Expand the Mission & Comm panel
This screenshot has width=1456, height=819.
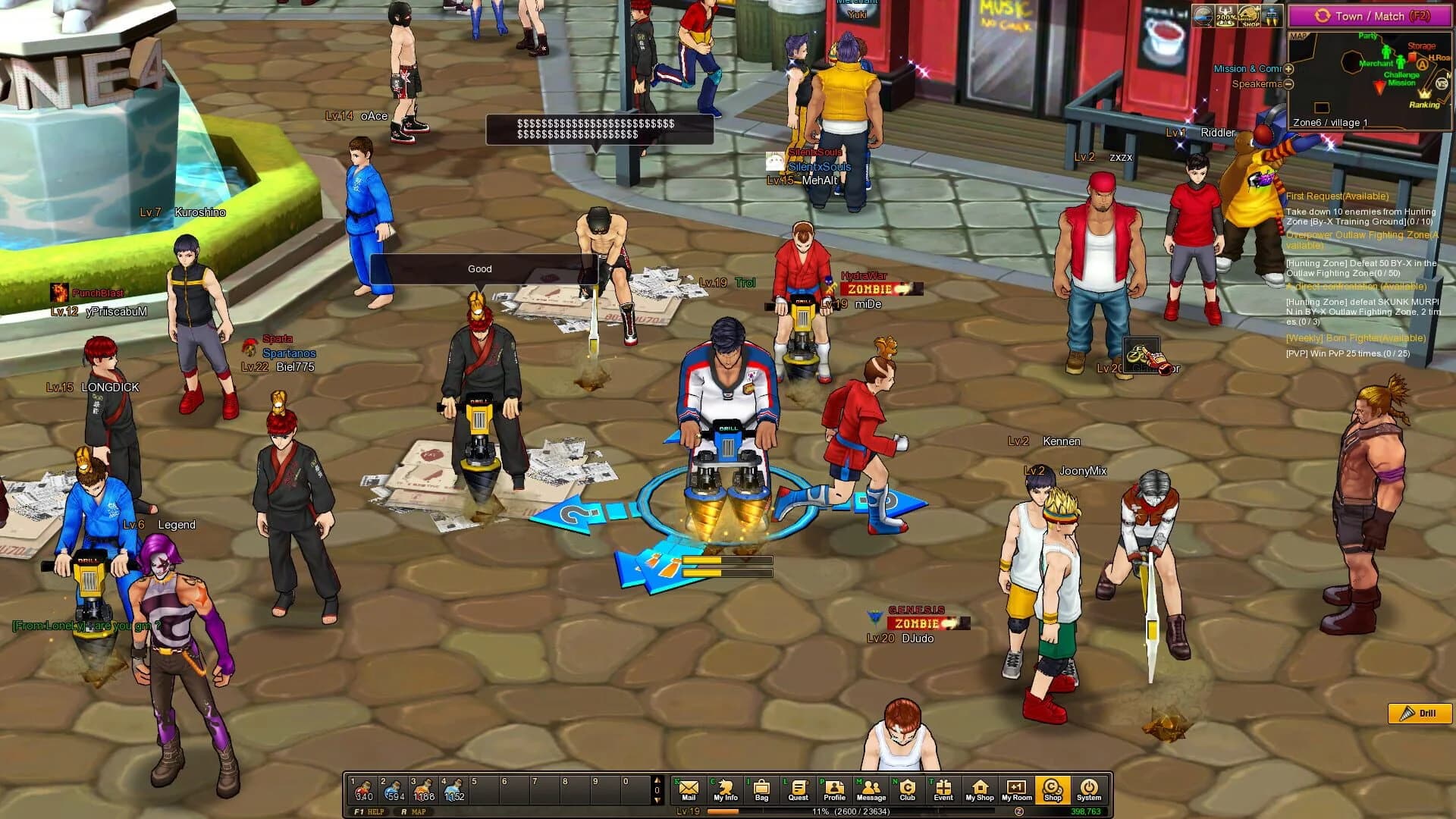click(x=1288, y=68)
